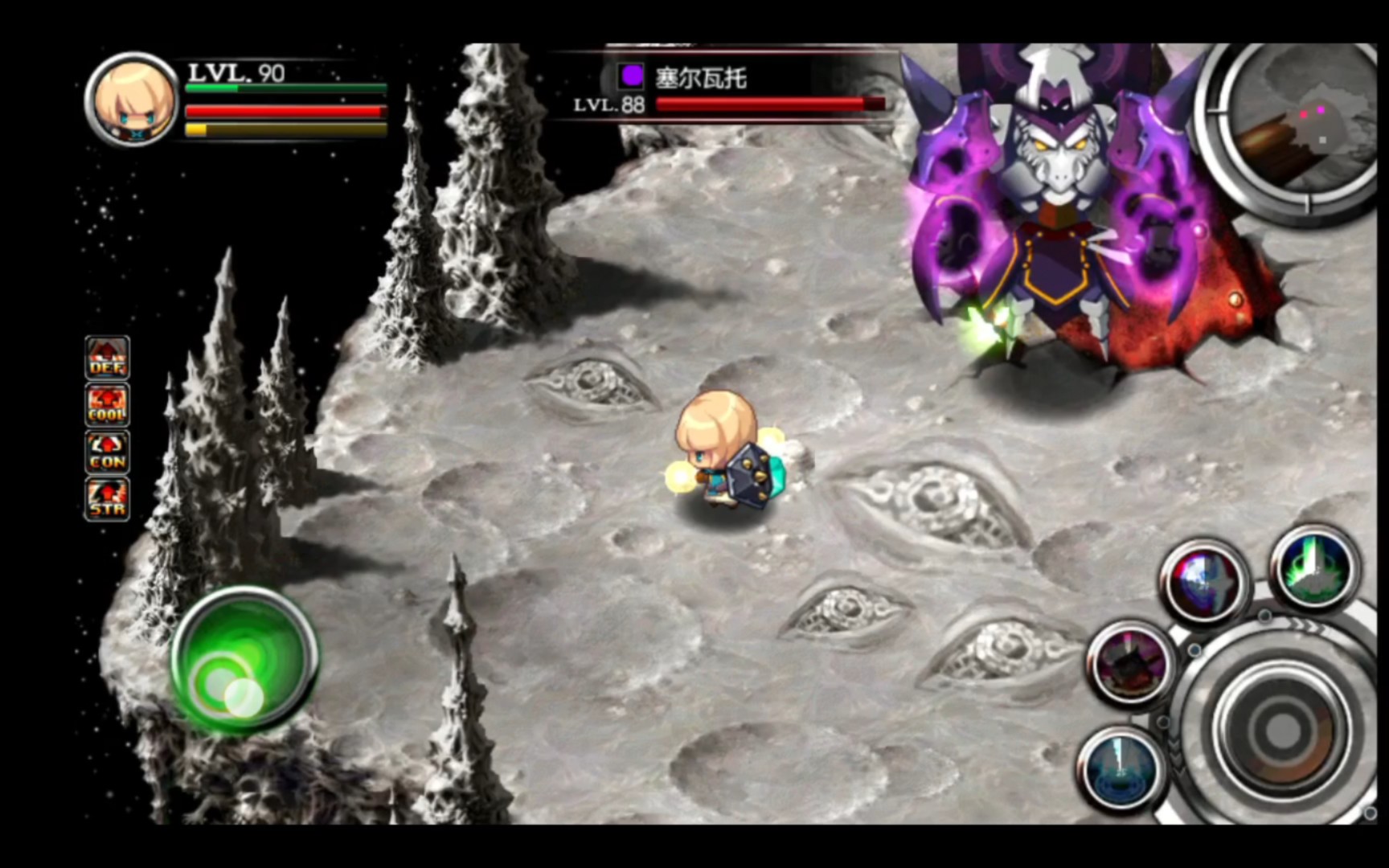1389x868 pixels.
Task: Select the CON buff icon
Action: pos(107,452)
